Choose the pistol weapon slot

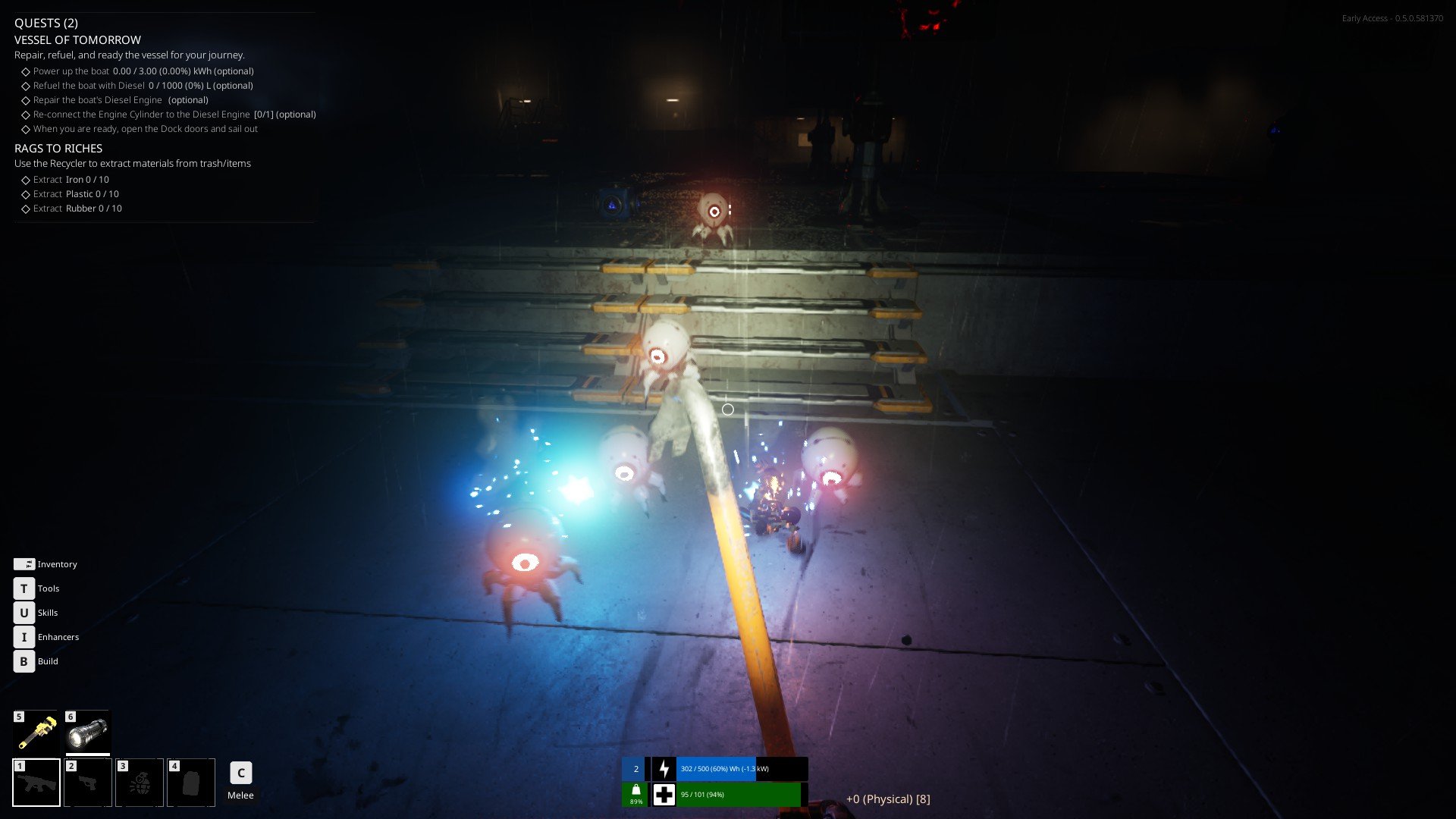tap(88, 783)
